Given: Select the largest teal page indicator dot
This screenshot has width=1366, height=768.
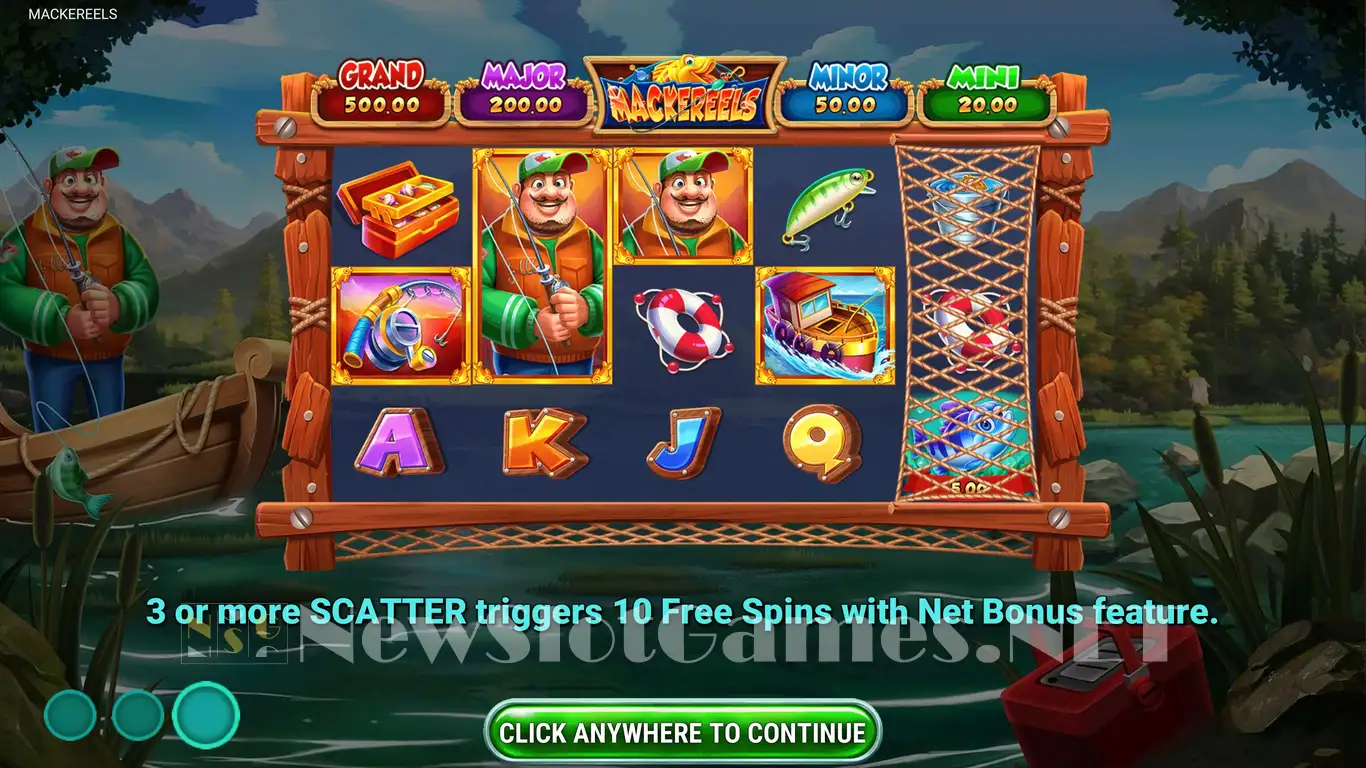Looking at the screenshot, I should (x=206, y=715).
